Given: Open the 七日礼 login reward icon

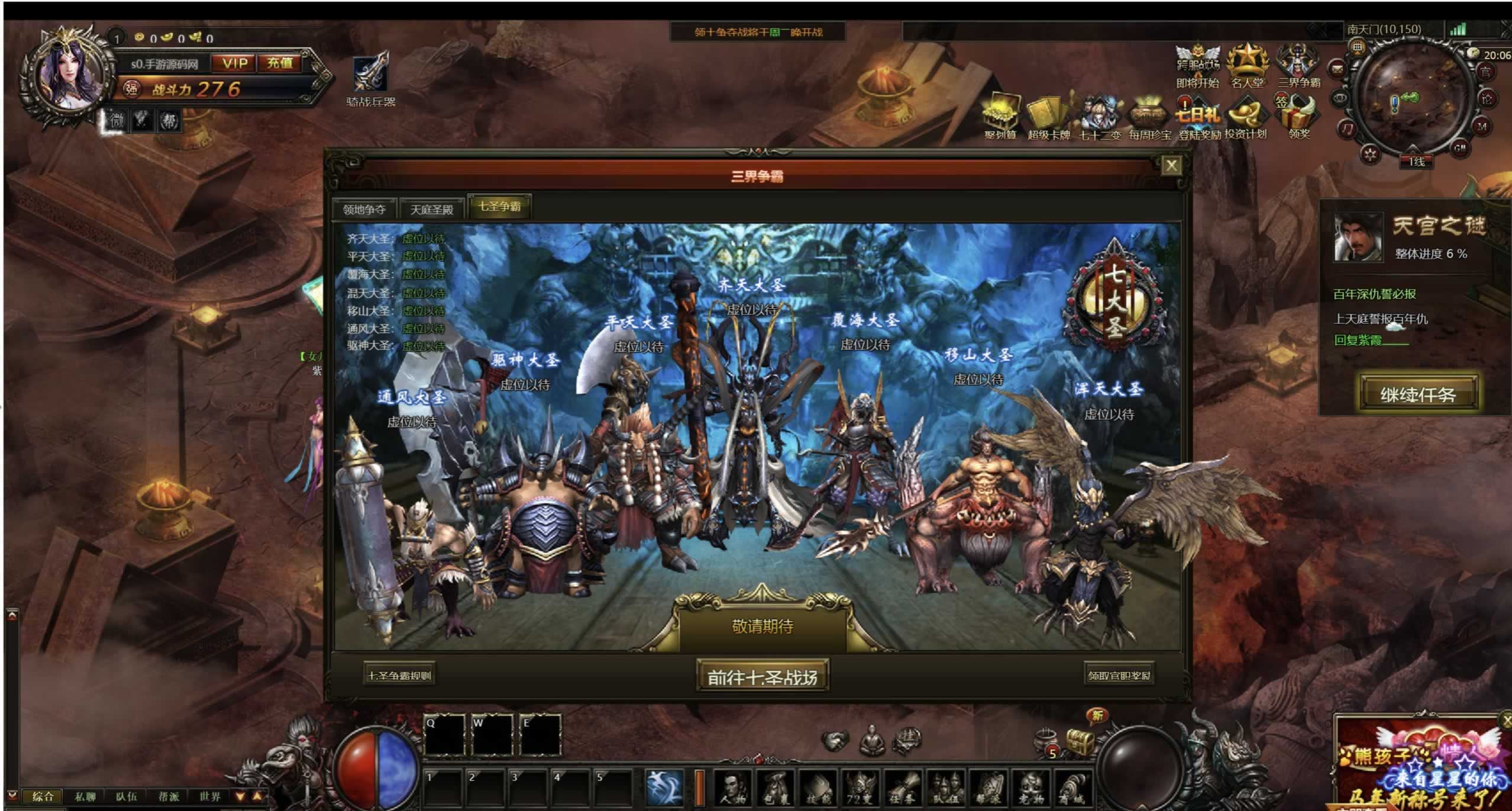Looking at the screenshot, I should pyautogui.click(x=1198, y=117).
